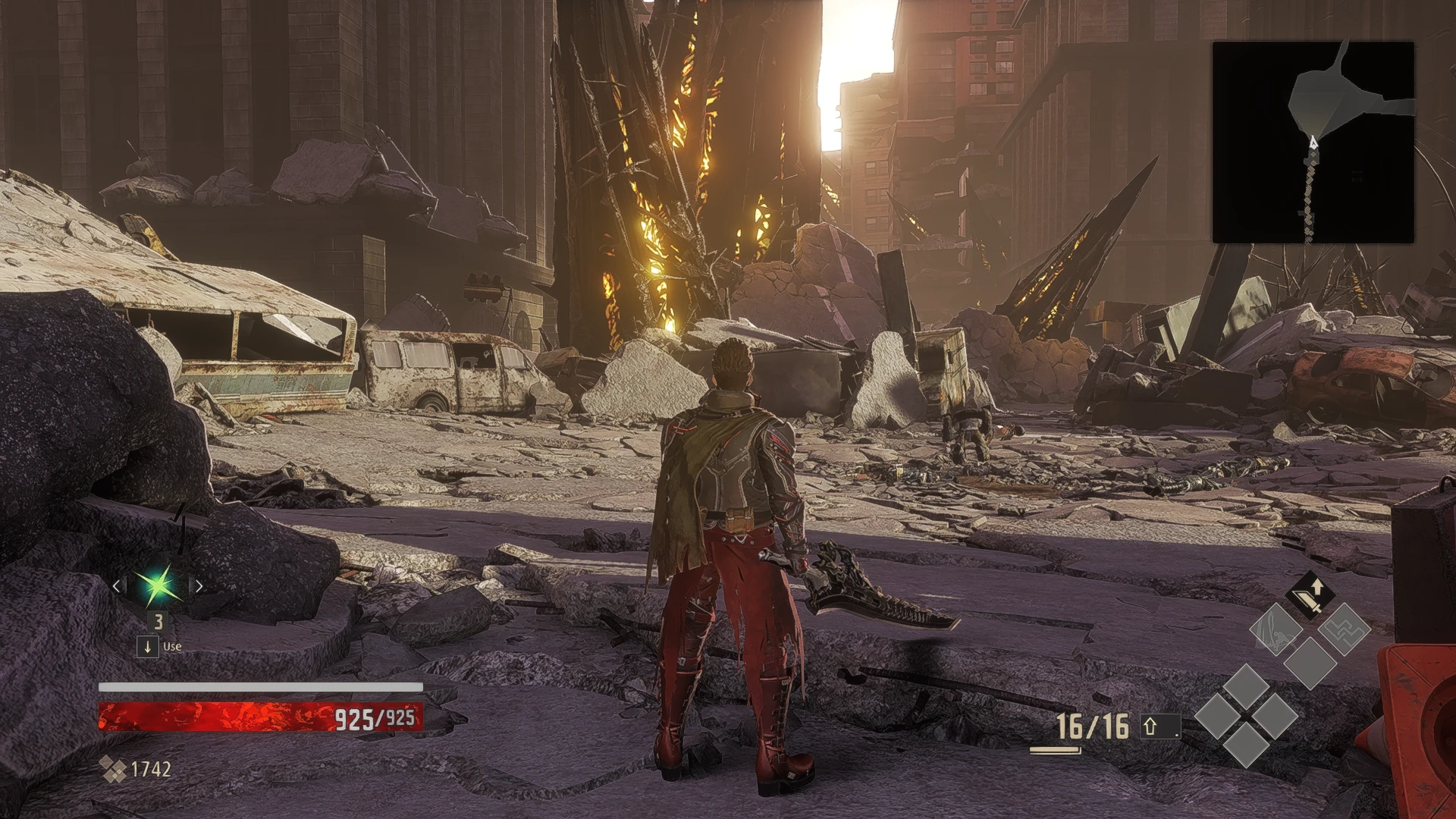Activate the maze pattern gift slot
Viewport: 1456px width, 819px height.
tap(1343, 629)
